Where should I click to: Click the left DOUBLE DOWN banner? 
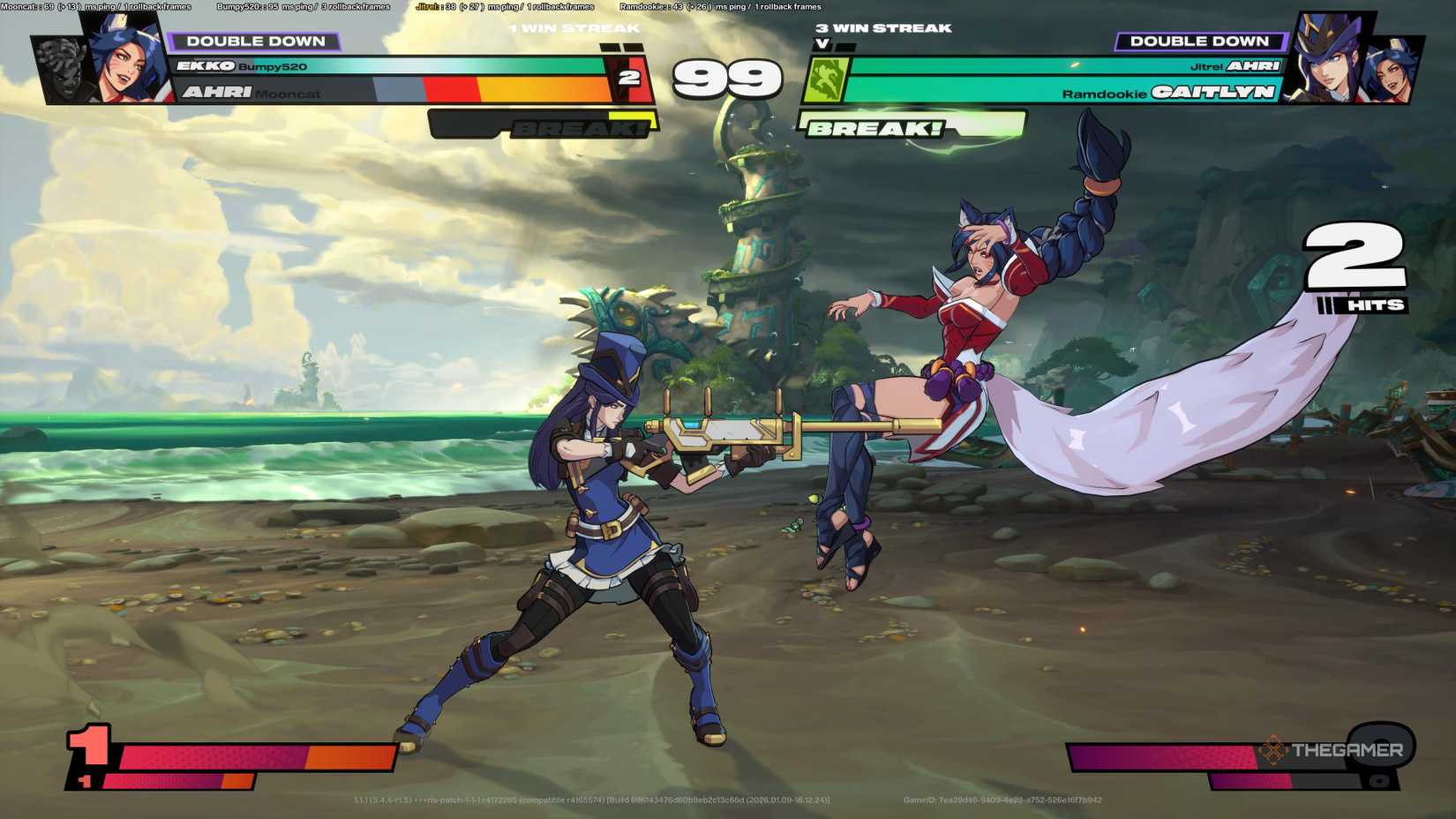tap(257, 41)
